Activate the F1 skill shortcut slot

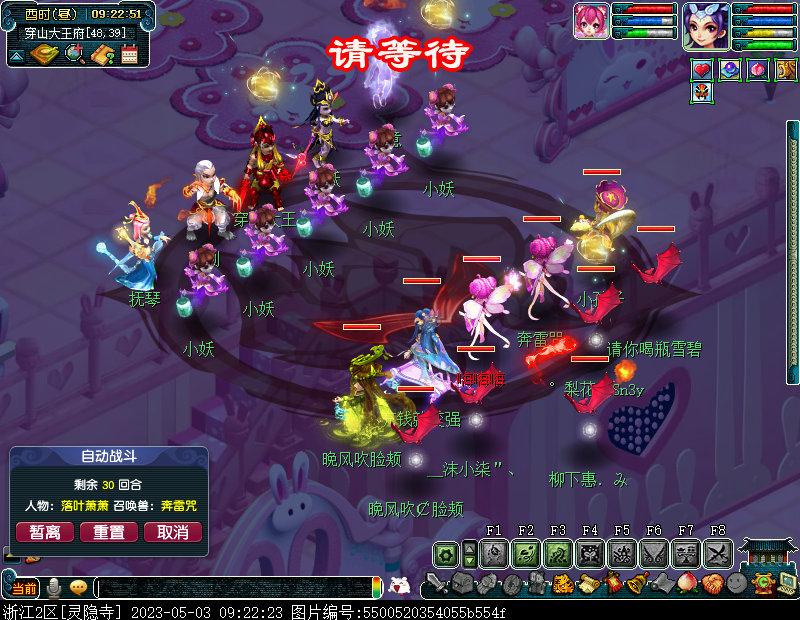(494, 553)
